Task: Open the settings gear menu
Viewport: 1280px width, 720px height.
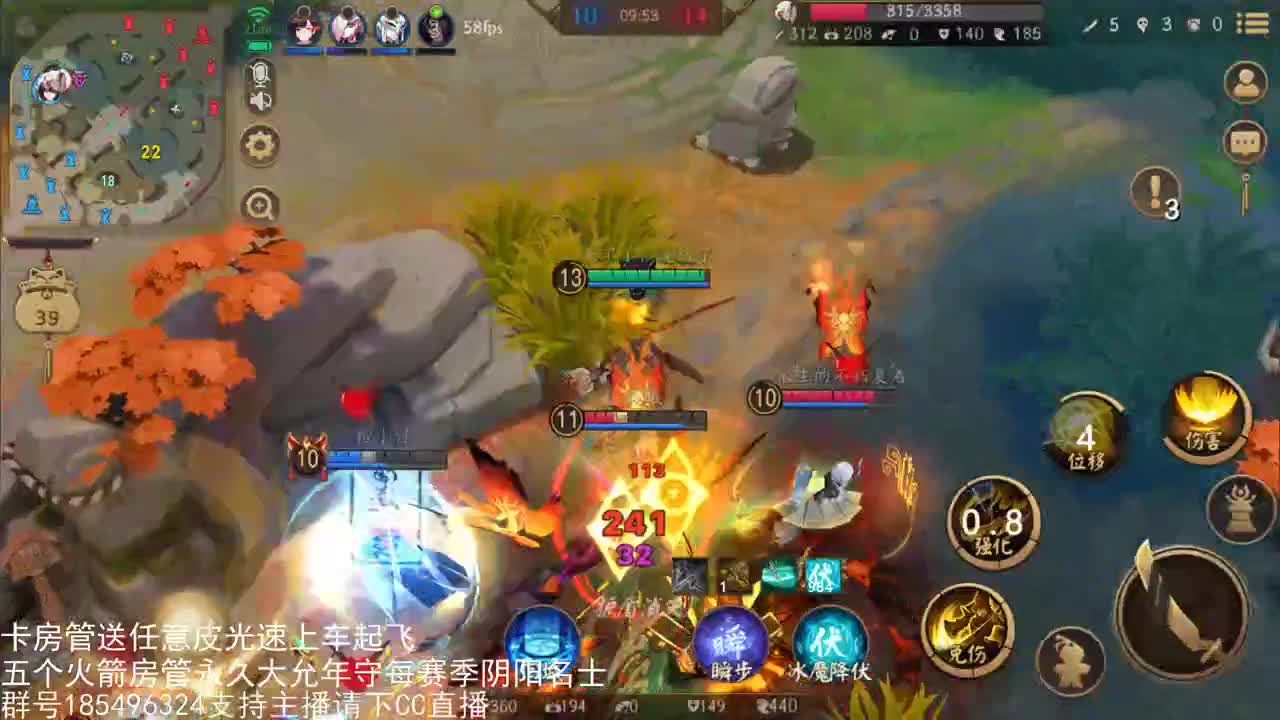Action: 261,144
